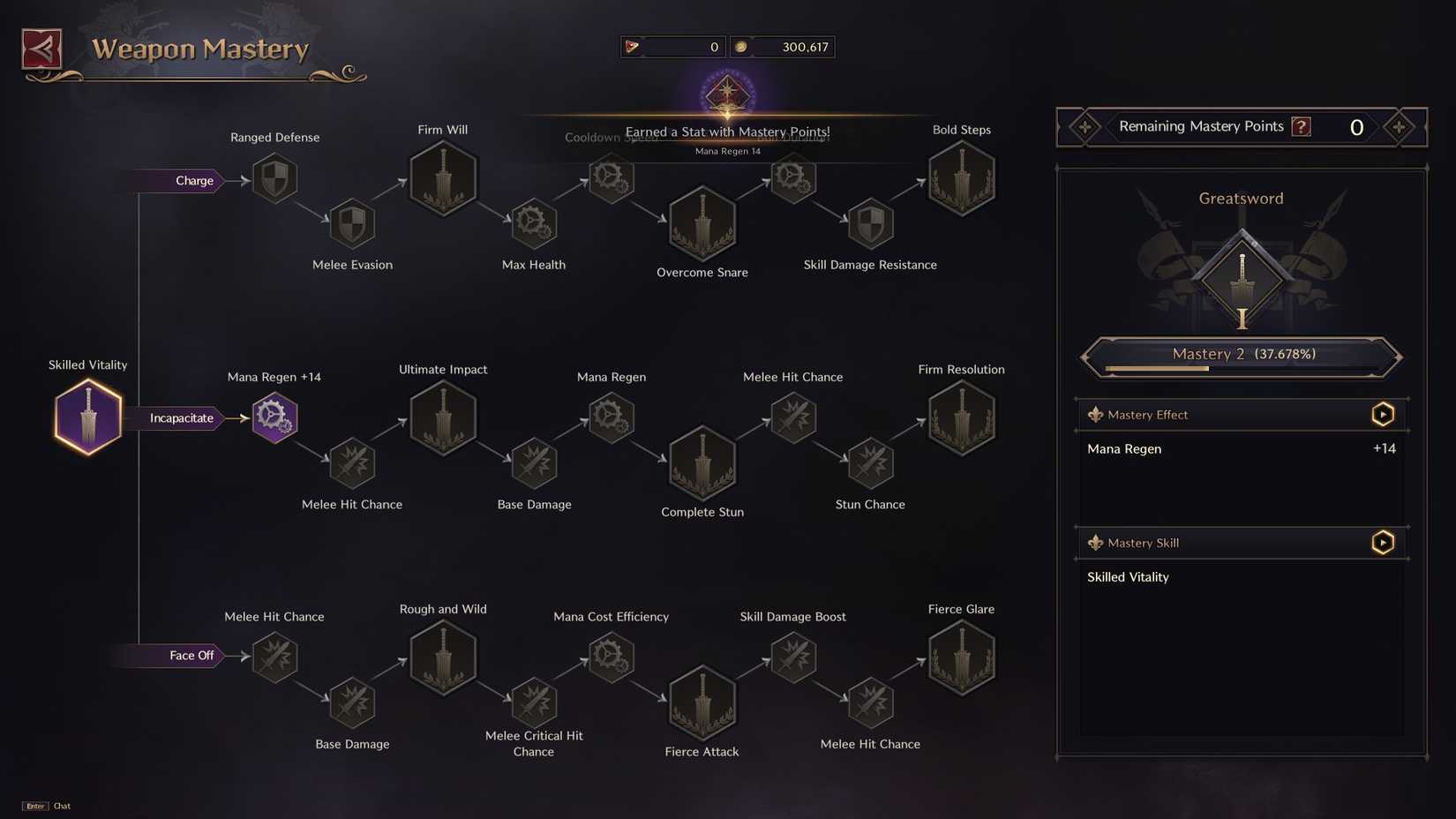Open Chat with the Enter button
The image size is (1456, 819).
click(x=34, y=806)
